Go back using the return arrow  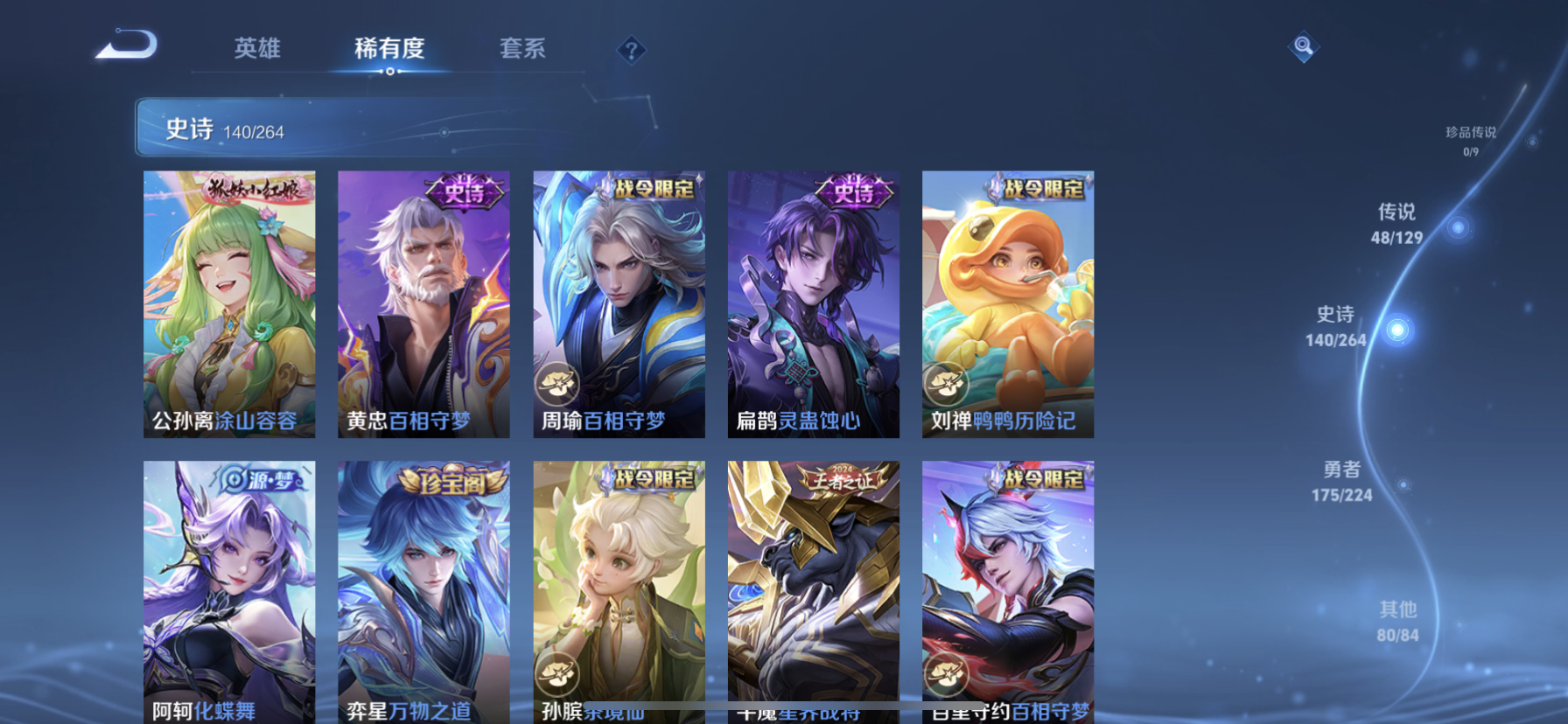tap(128, 45)
